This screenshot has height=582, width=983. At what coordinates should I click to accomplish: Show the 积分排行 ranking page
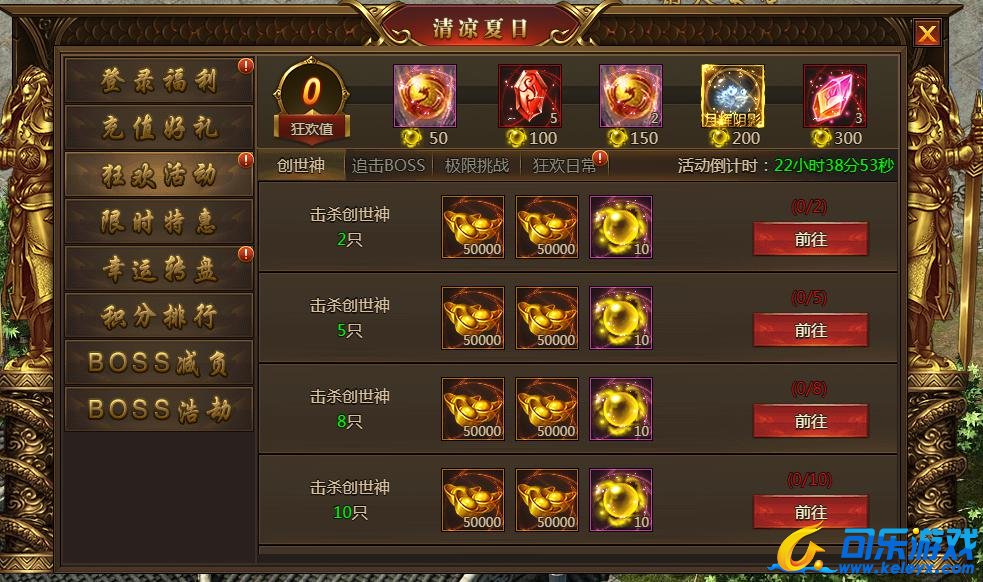click(158, 315)
